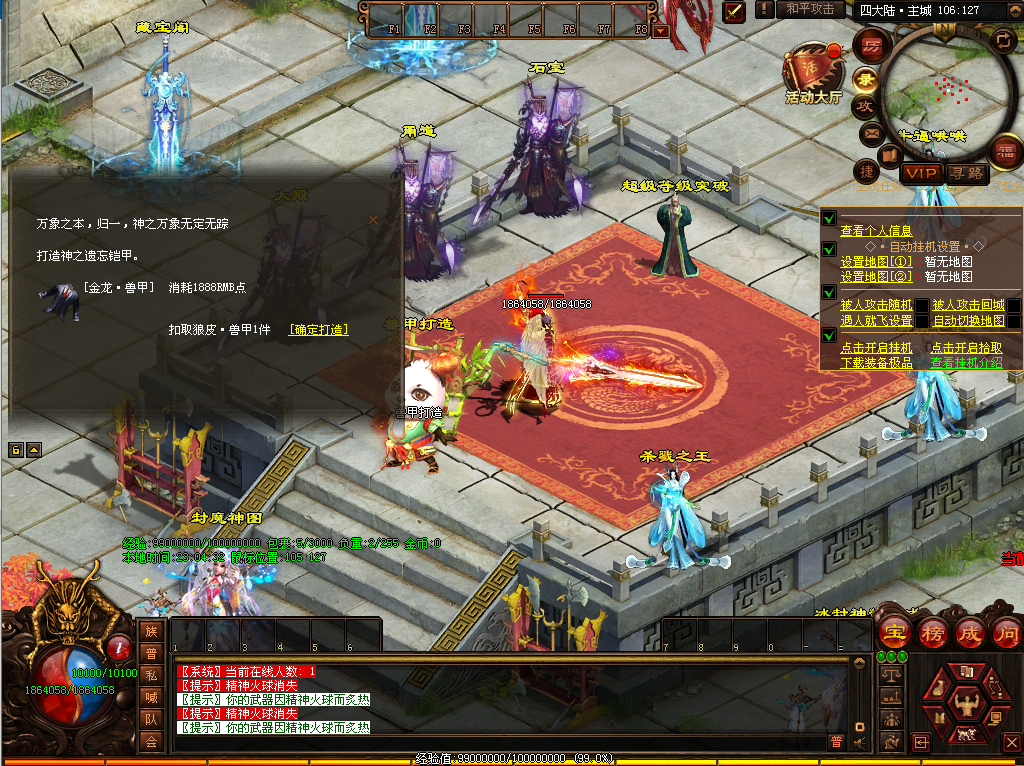Open the 查看挂机介绍 auto-battle guide link
This screenshot has width=1024, height=766.
(966, 363)
